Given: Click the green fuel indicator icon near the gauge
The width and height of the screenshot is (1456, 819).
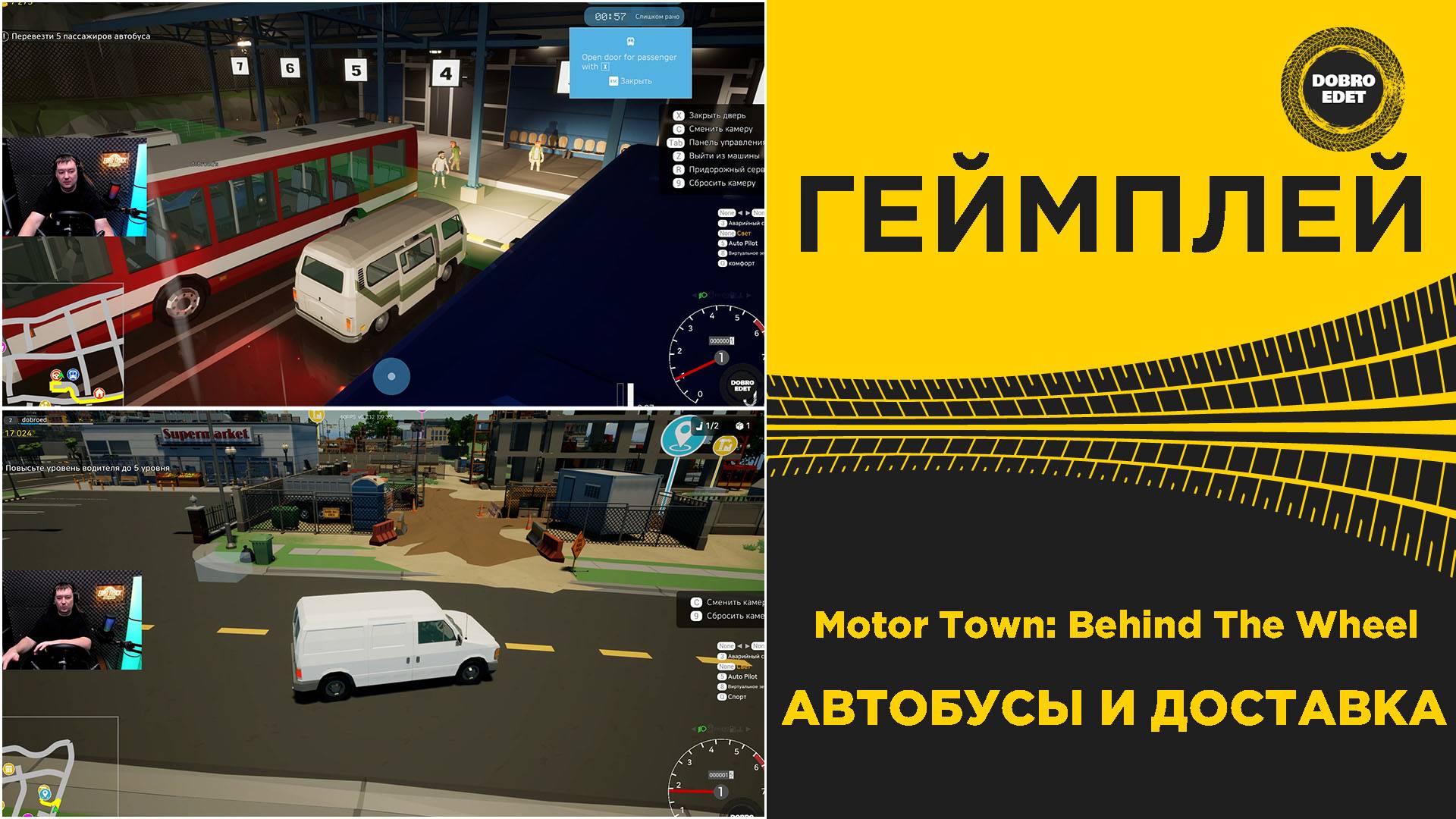Looking at the screenshot, I should point(703,295).
